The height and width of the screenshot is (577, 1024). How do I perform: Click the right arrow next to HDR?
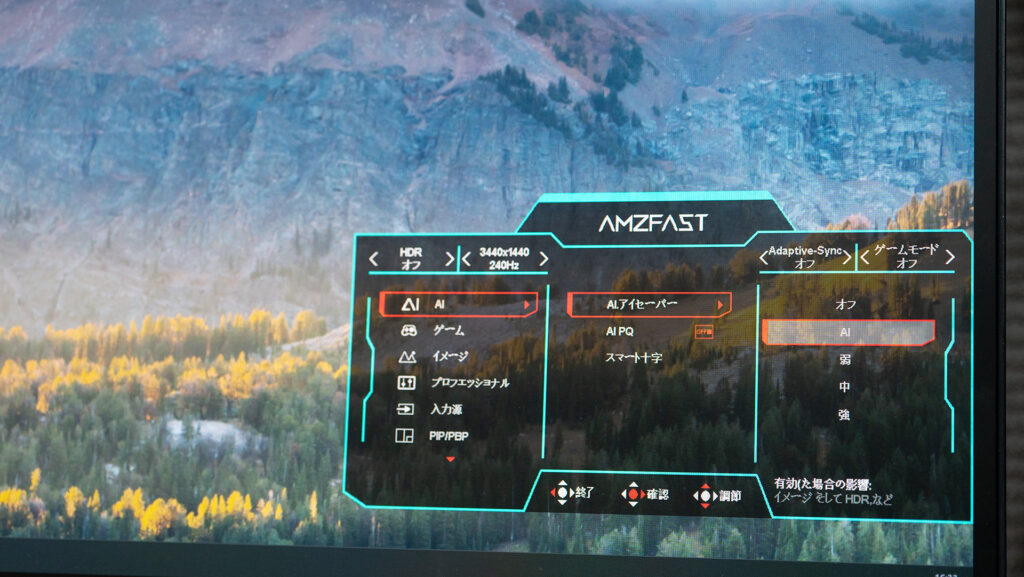click(449, 259)
